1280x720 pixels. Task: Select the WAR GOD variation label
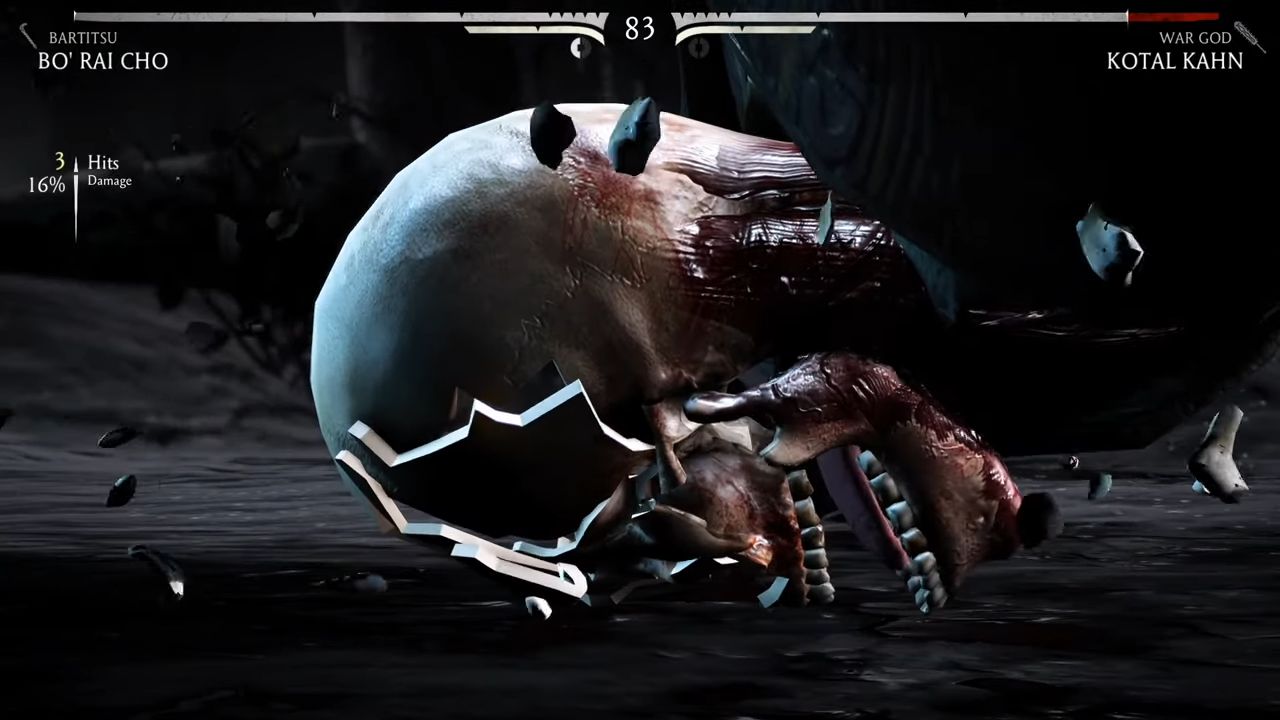tap(1196, 37)
